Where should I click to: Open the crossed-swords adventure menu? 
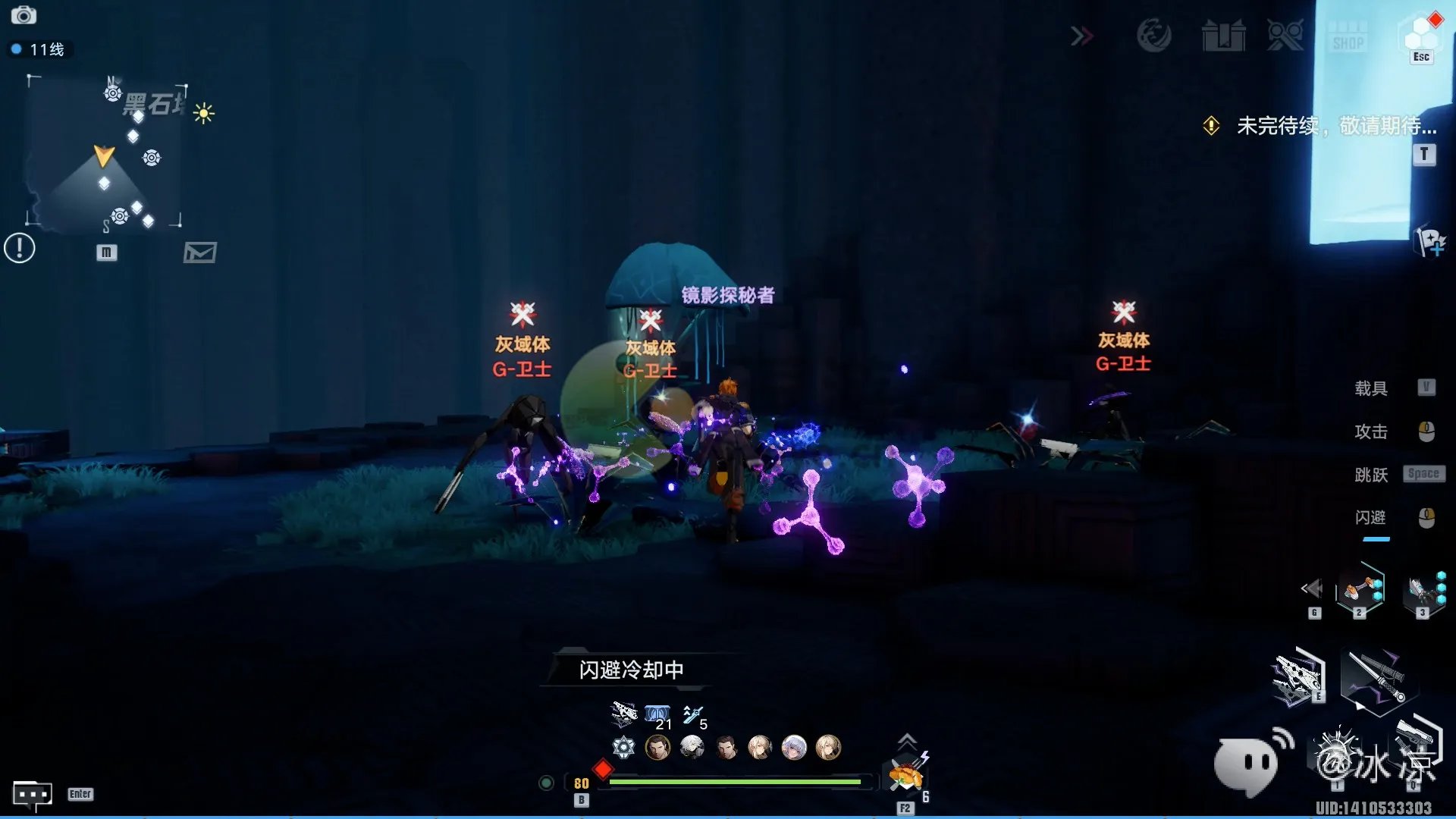click(1285, 36)
